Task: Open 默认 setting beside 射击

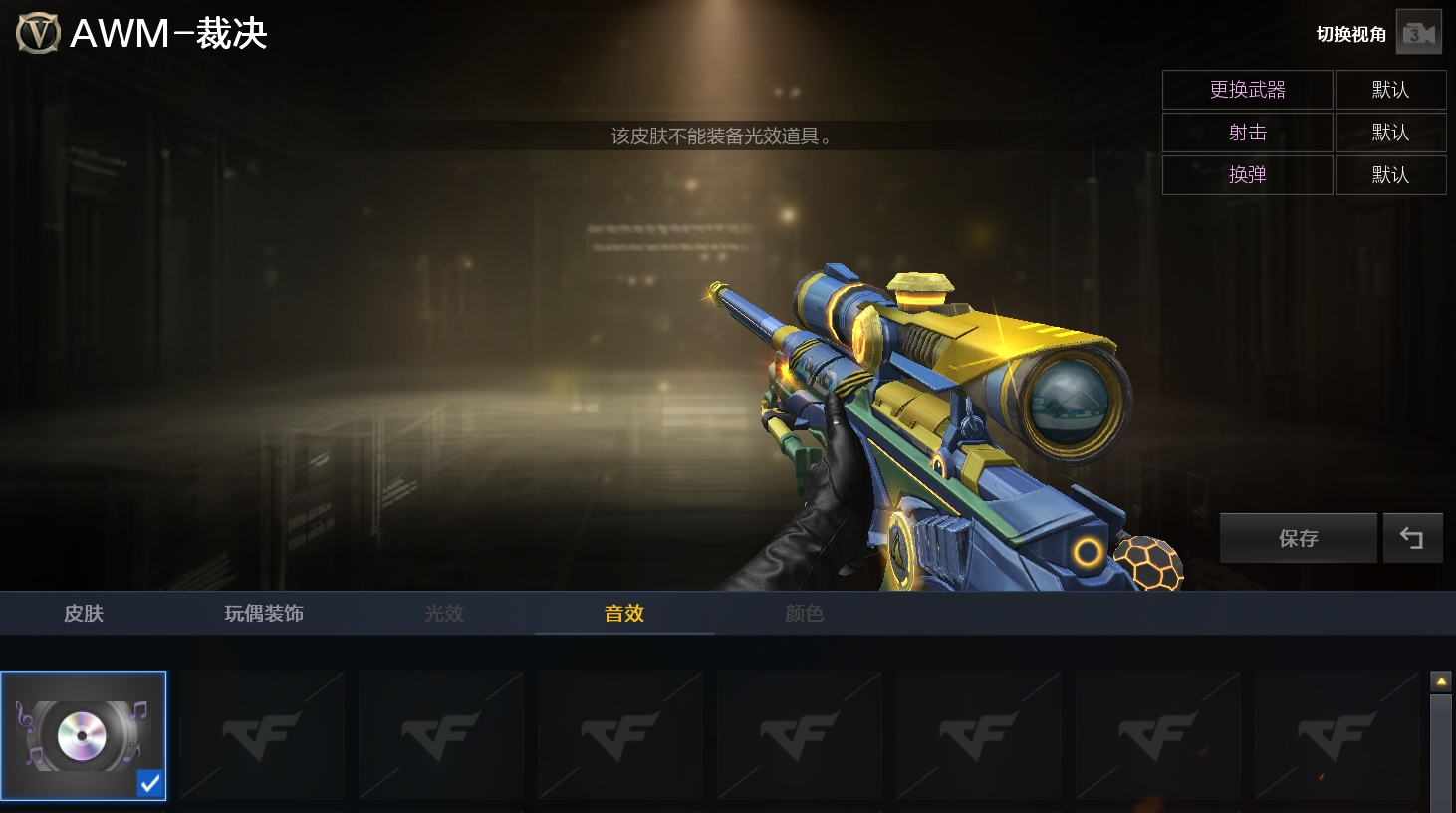Action: (x=1390, y=133)
